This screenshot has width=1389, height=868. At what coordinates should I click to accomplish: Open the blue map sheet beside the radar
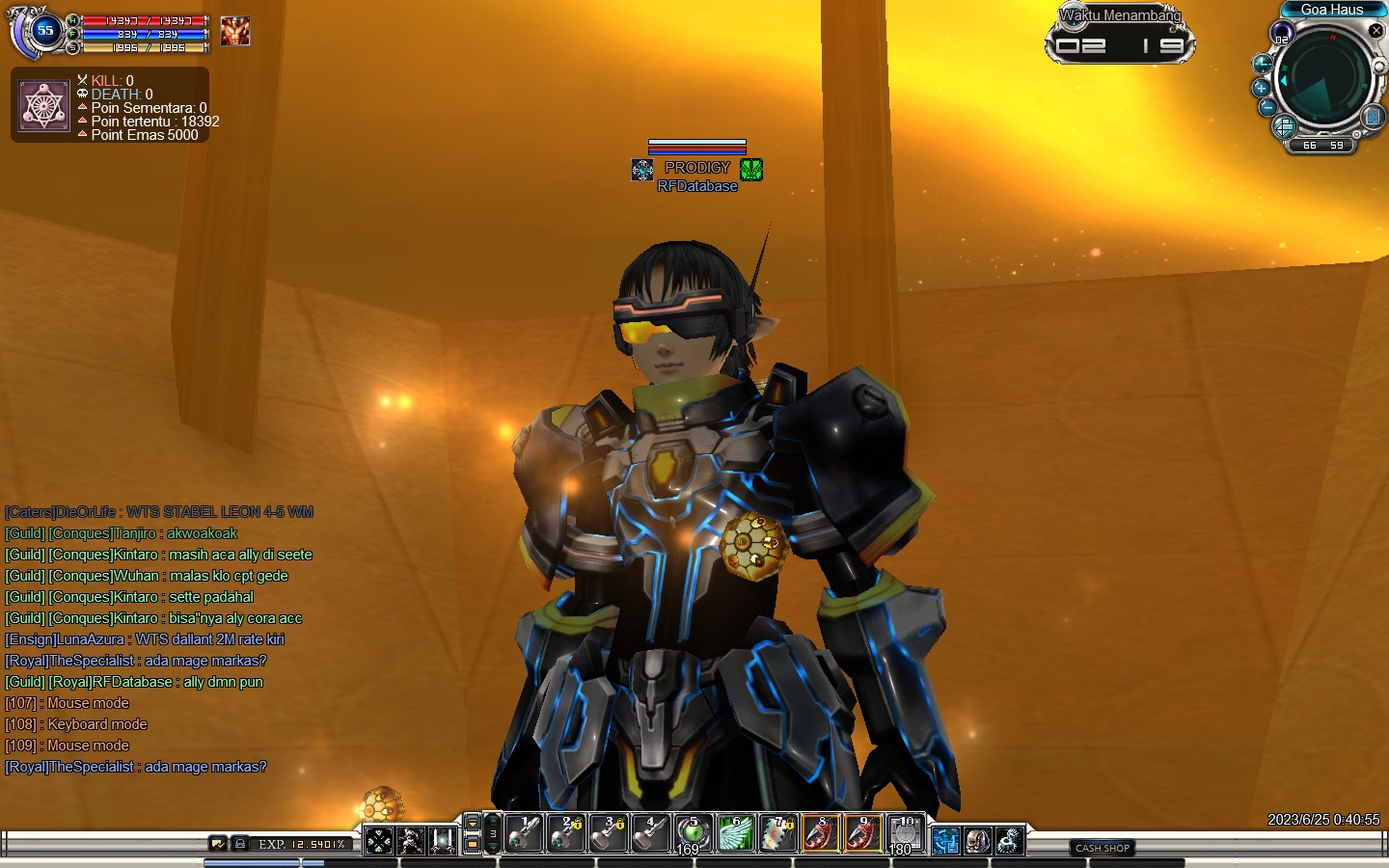point(1374,118)
